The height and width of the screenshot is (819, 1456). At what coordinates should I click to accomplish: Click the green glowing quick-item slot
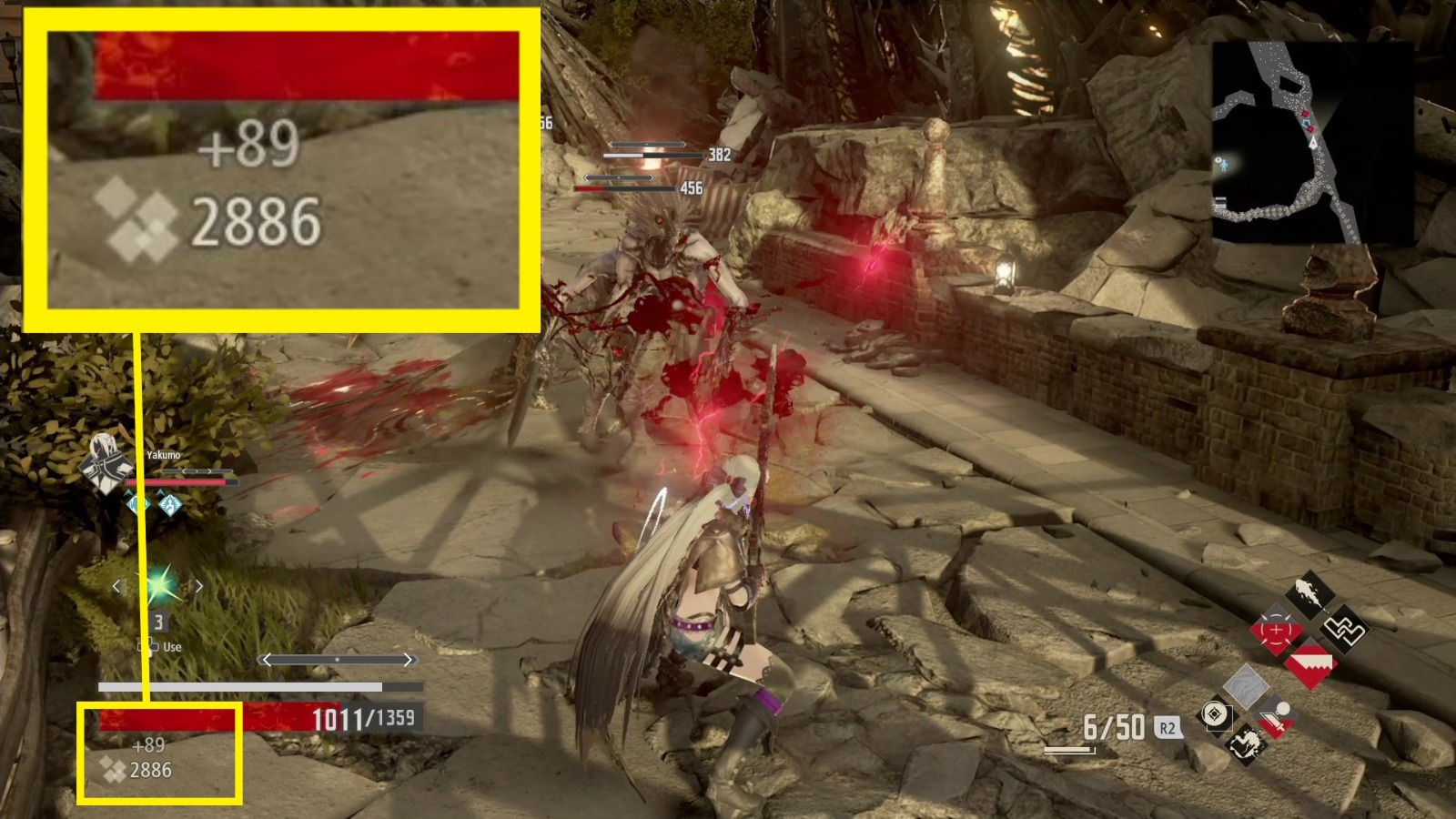160,585
